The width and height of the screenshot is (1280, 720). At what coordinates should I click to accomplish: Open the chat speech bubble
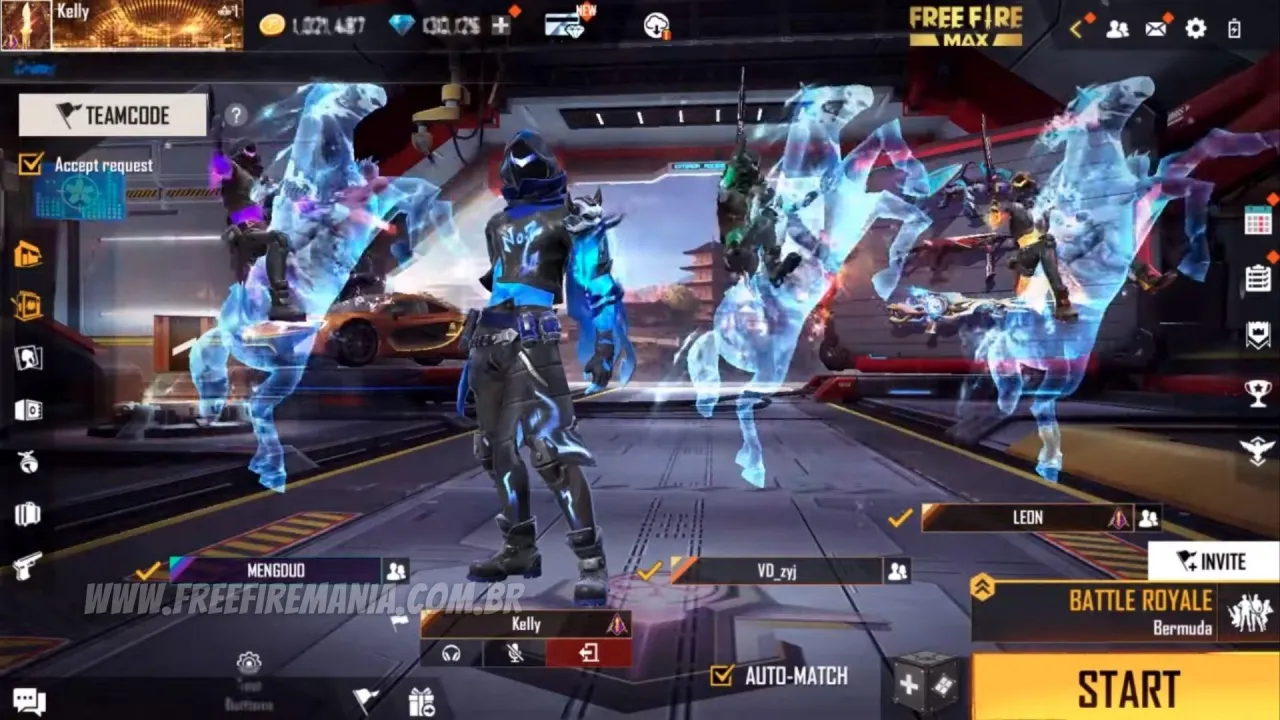[x=29, y=701]
